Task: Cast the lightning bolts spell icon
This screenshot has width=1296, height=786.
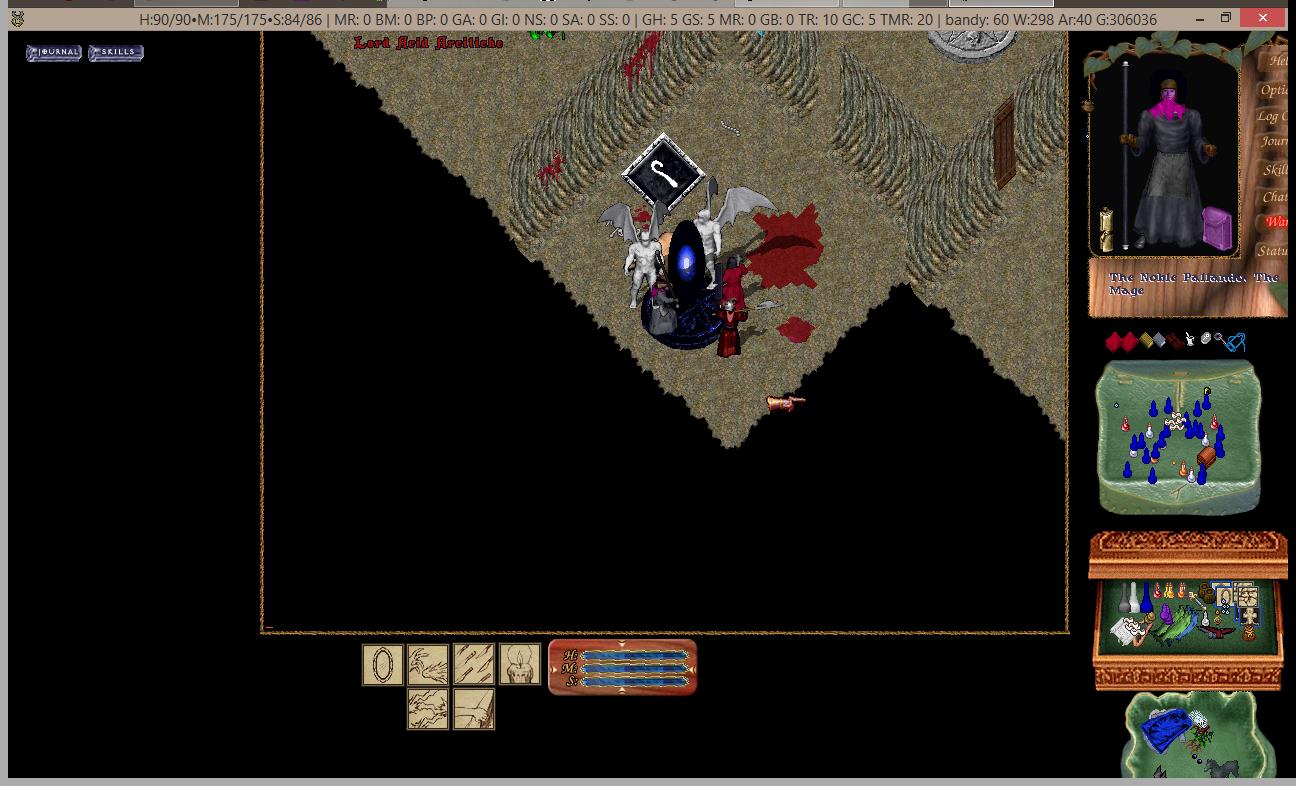Action: [x=428, y=710]
